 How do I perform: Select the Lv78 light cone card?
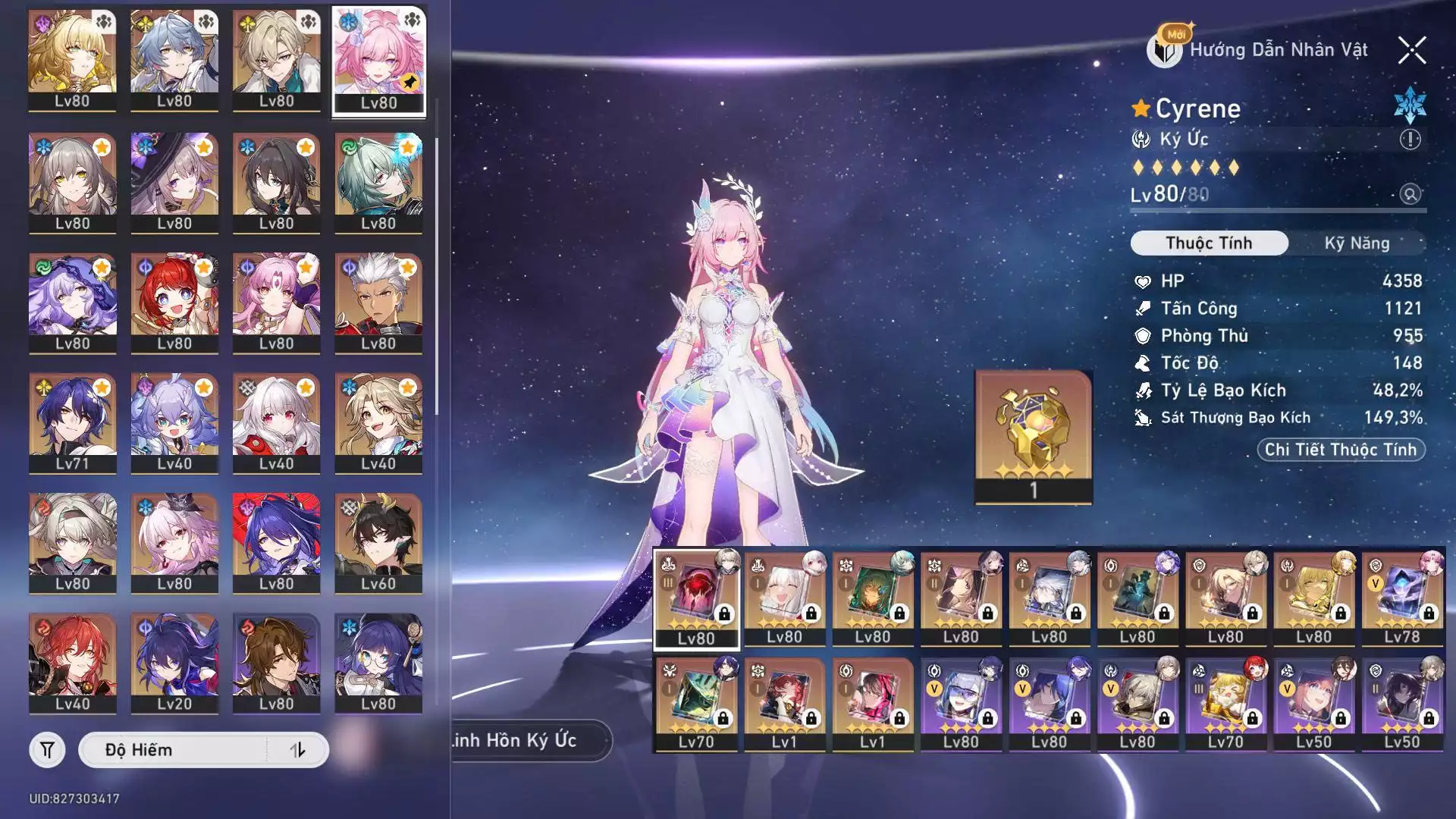[1401, 599]
